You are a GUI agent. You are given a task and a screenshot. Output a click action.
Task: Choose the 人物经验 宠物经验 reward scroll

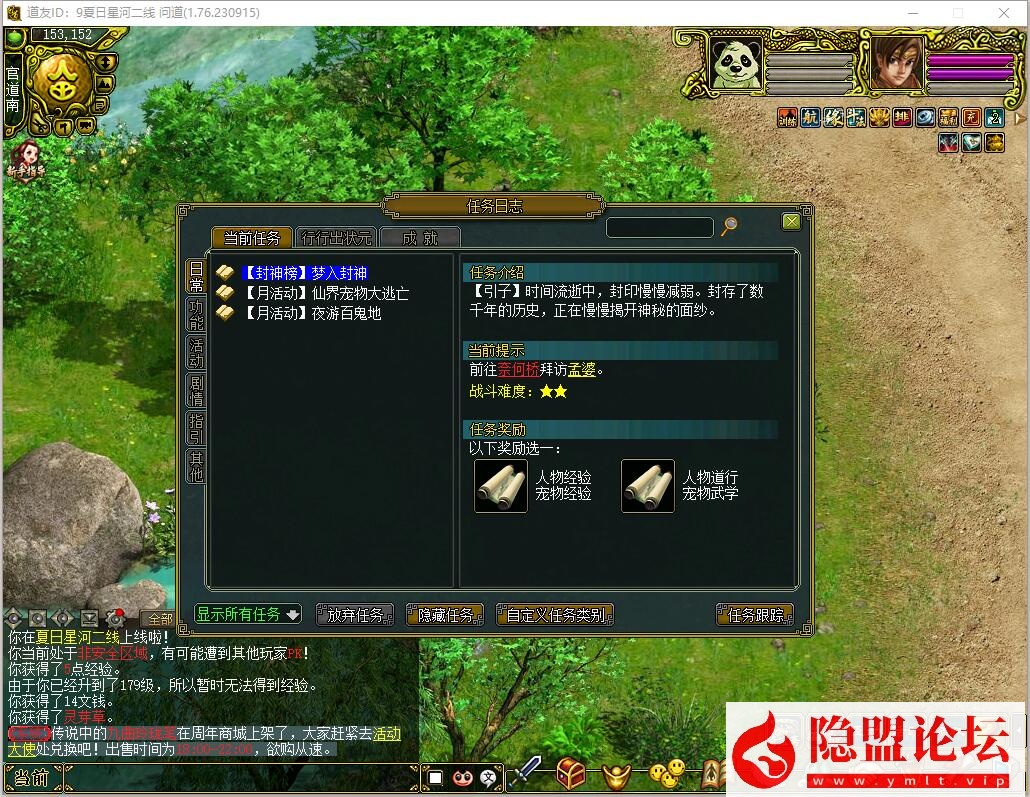tap(500, 486)
